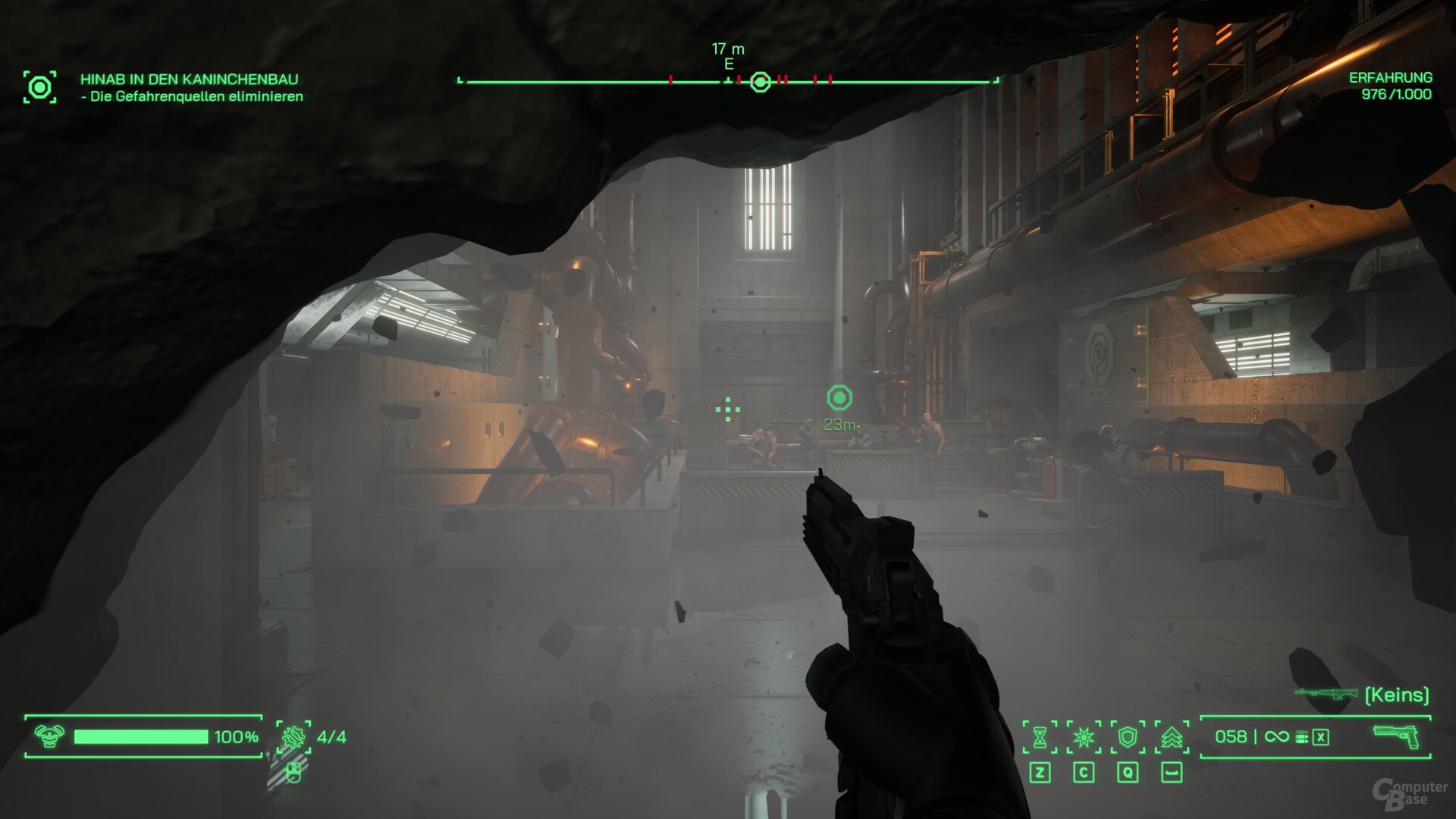Select the equipped pistol weapon icon
This screenshot has width=1456, height=819.
(1395, 736)
